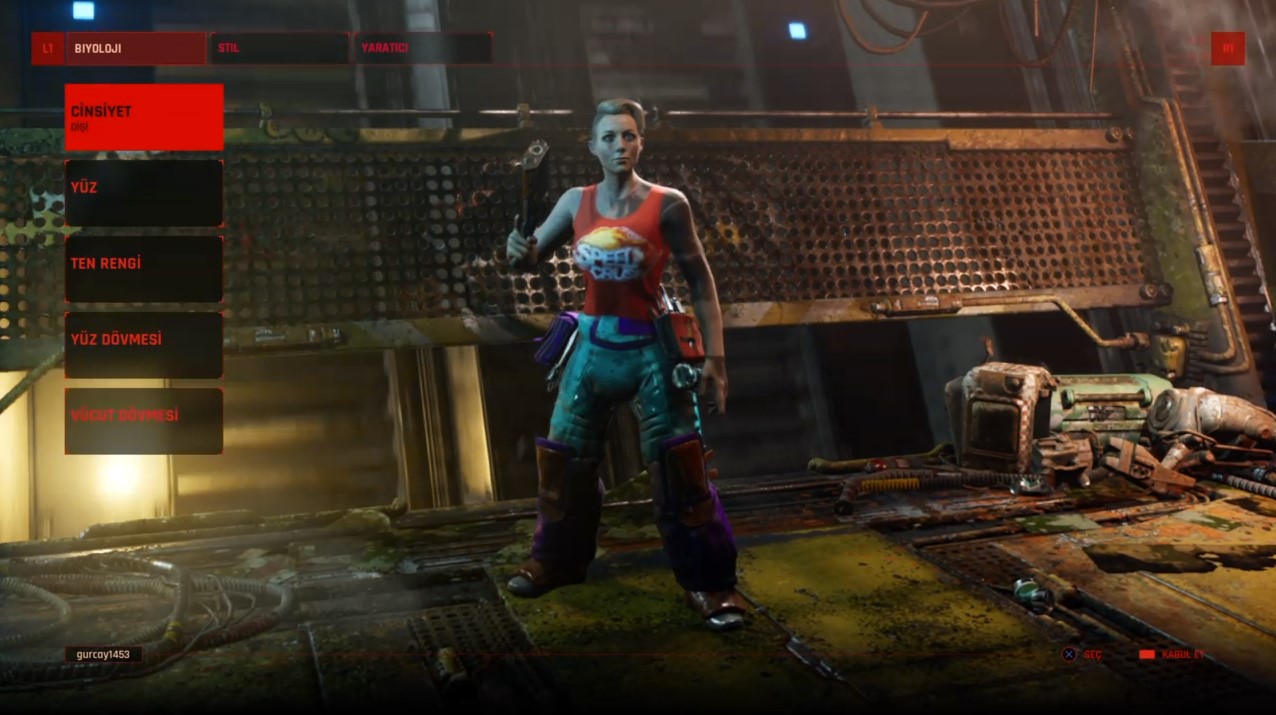Open the Stil tab
This screenshot has height=715, width=1276.
tap(279, 48)
